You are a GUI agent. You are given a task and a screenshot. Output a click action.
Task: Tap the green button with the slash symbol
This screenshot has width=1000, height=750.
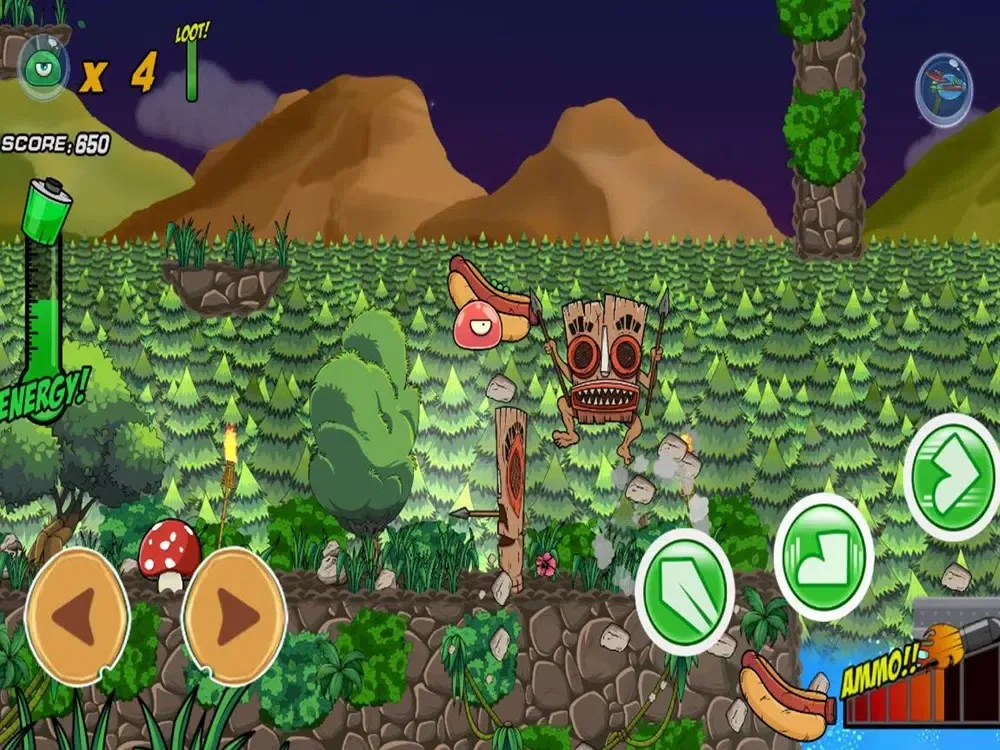[x=685, y=591]
